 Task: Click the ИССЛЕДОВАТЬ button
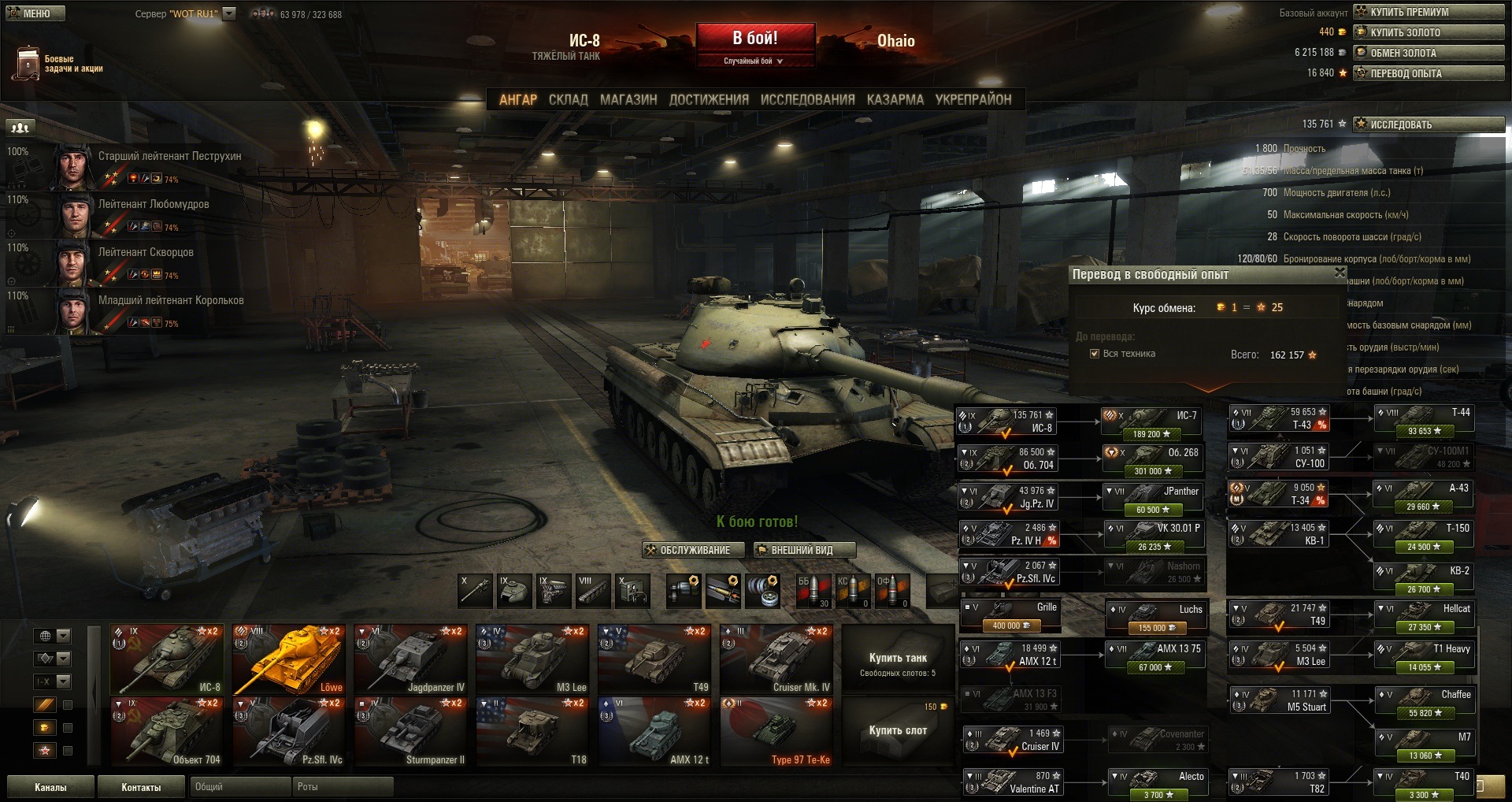pos(1428,124)
